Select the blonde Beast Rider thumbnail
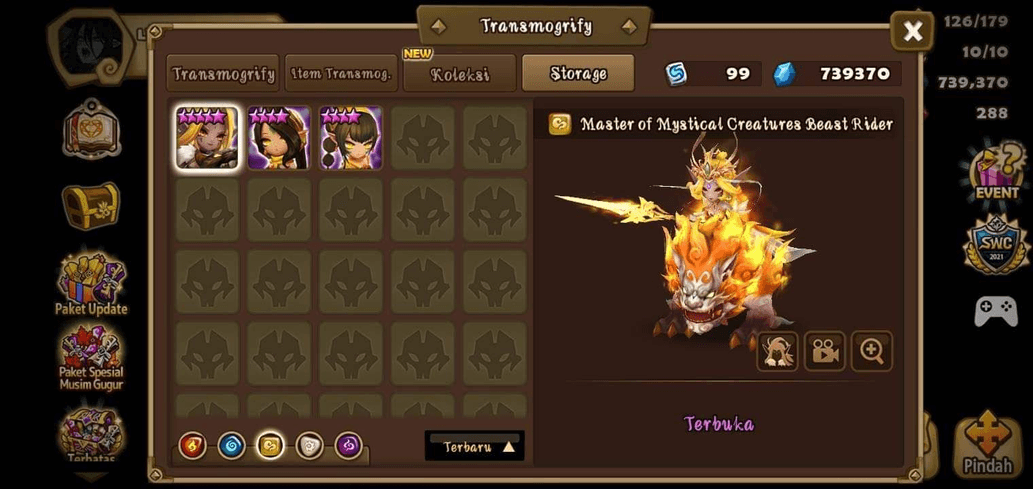 coord(207,138)
